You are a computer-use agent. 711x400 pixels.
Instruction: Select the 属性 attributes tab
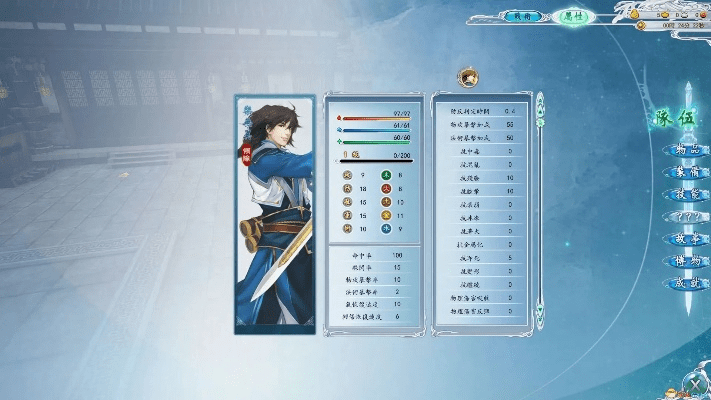point(573,16)
